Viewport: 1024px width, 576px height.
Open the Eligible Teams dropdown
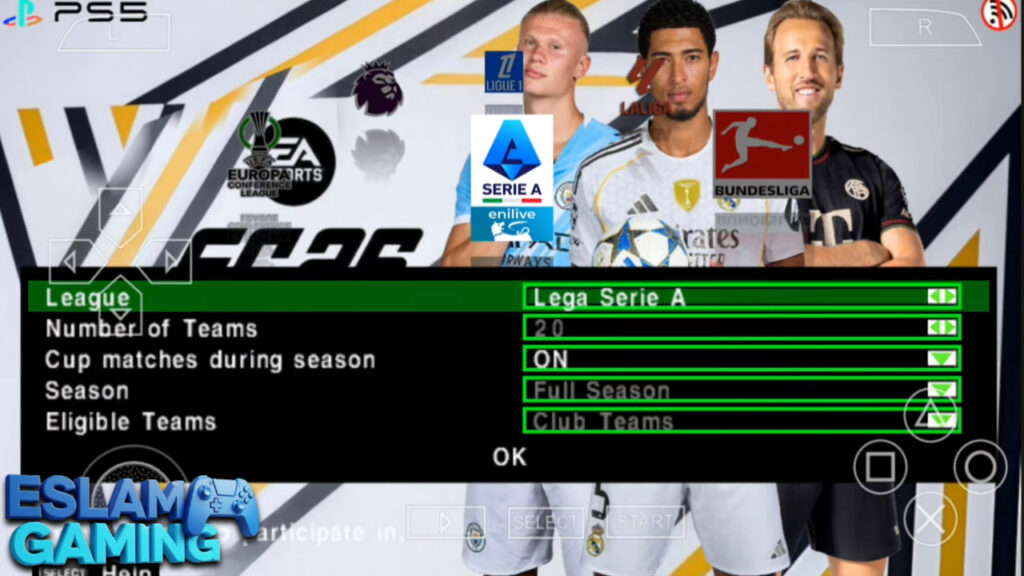[x=741, y=420]
